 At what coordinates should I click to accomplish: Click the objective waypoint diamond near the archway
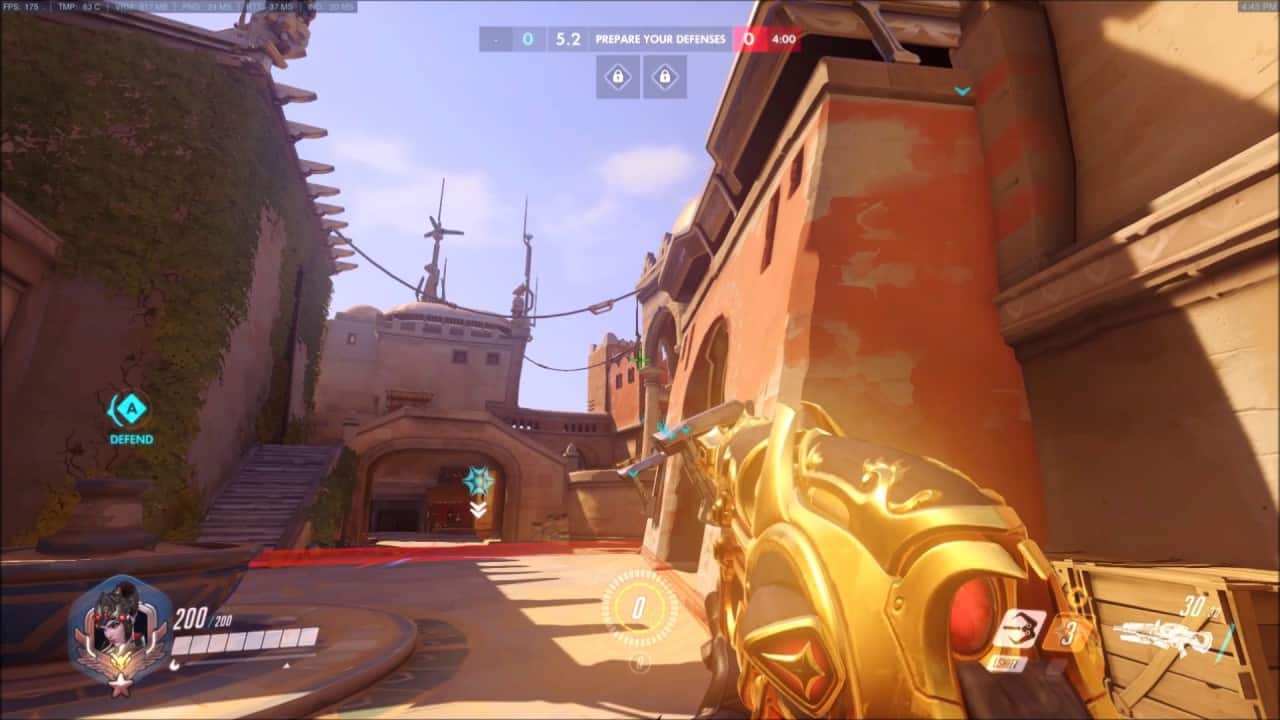(x=478, y=480)
